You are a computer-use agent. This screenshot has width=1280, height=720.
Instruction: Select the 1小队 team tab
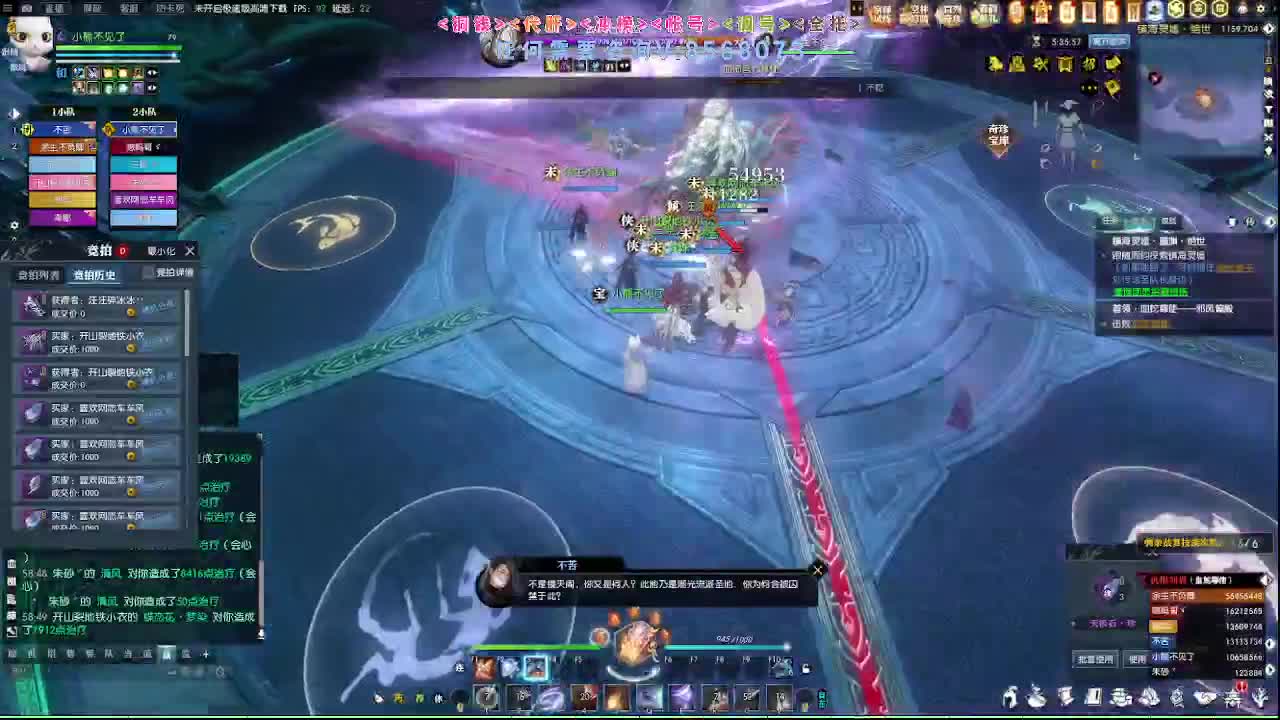pos(62,111)
